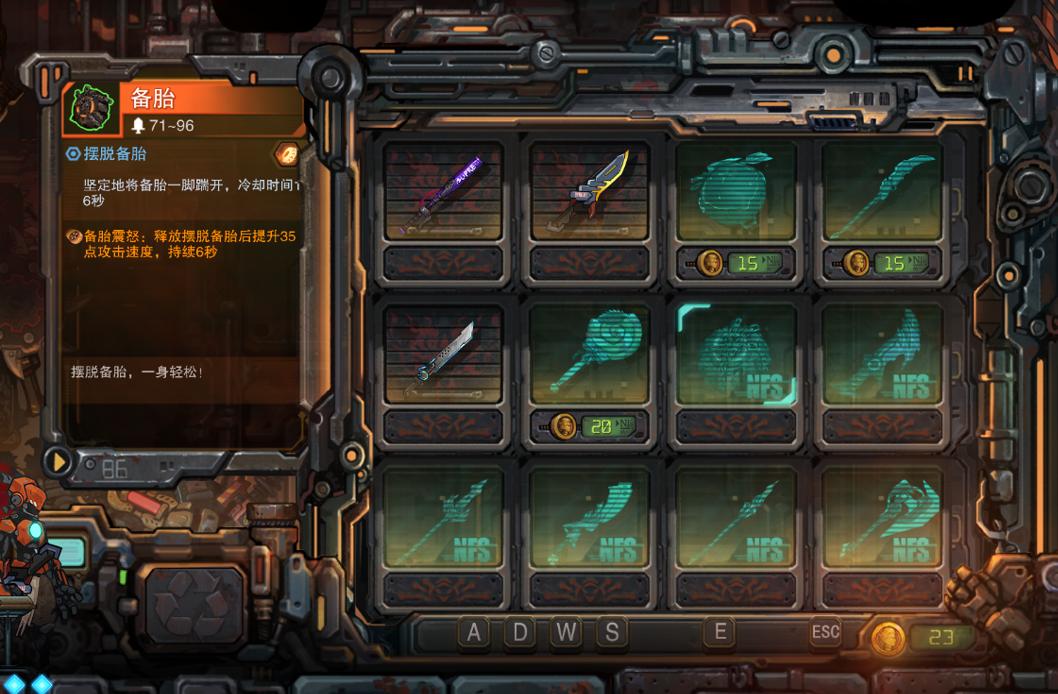Choose the silver cleaver blade slot
Screen dimensions: 1058x694
pyautogui.click(x=444, y=357)
